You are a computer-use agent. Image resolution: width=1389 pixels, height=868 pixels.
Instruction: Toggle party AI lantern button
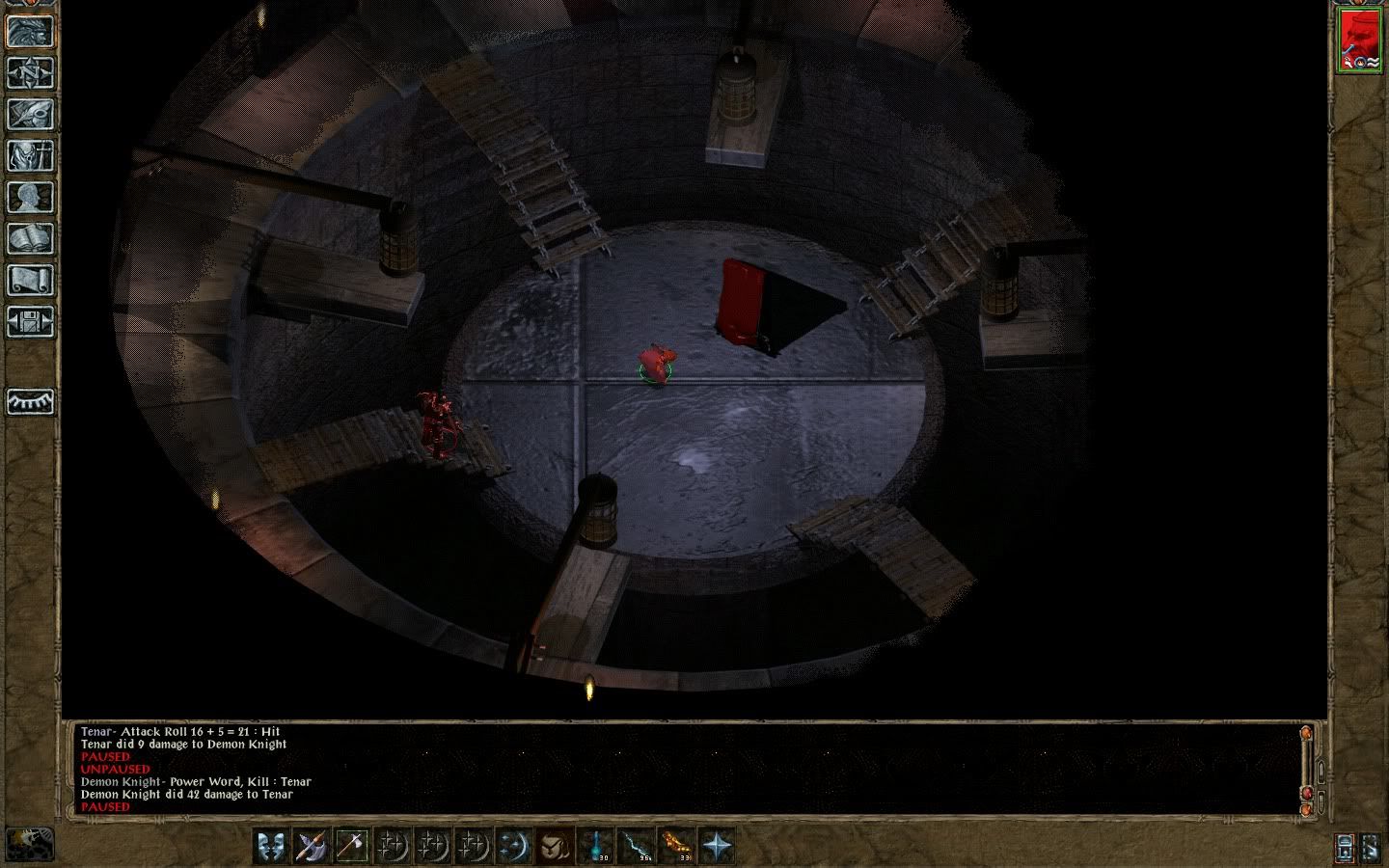(1346, 847)
